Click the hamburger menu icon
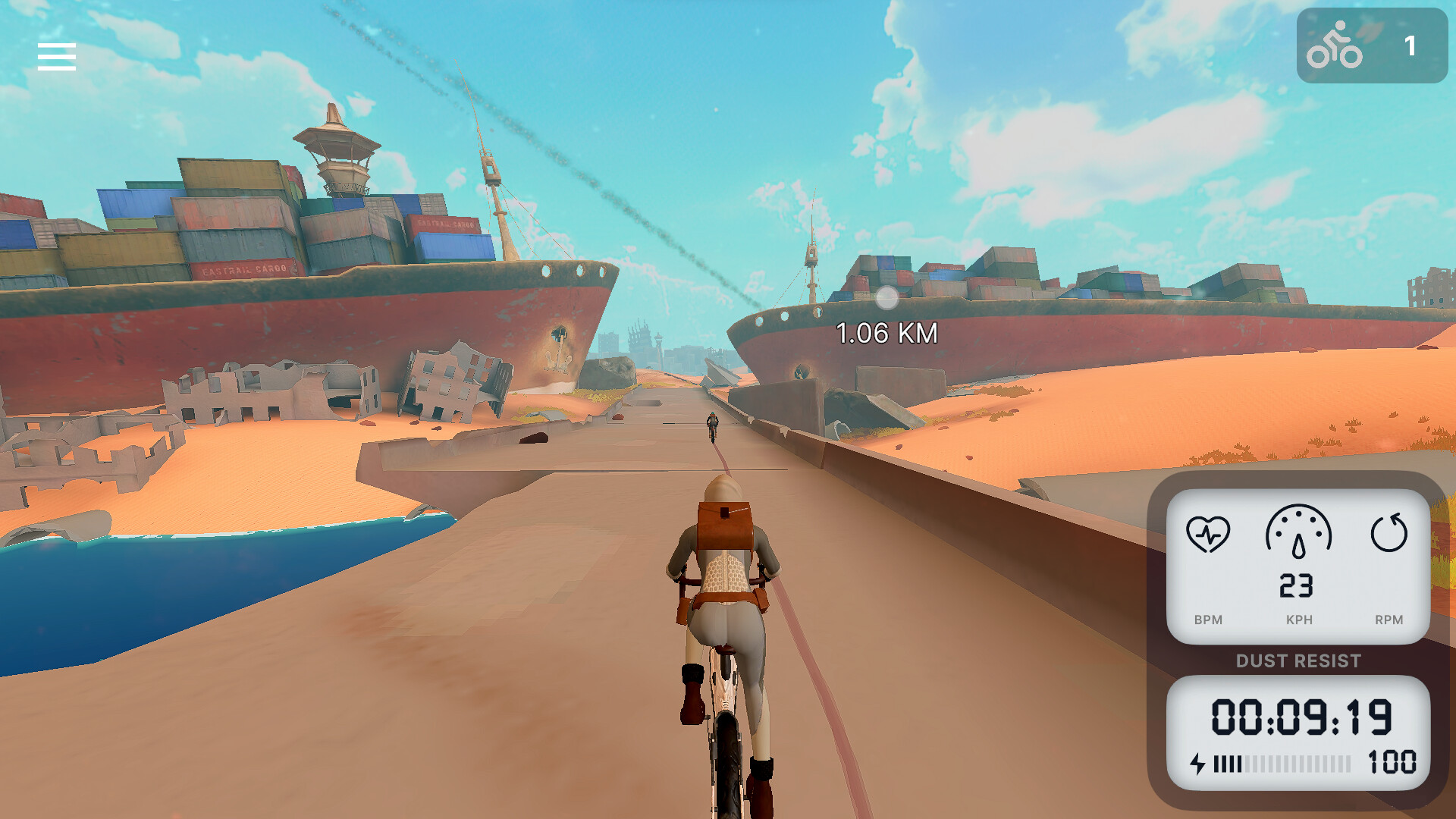The image size is (1456, 819). pyautogui.click(x=57, y=56)
